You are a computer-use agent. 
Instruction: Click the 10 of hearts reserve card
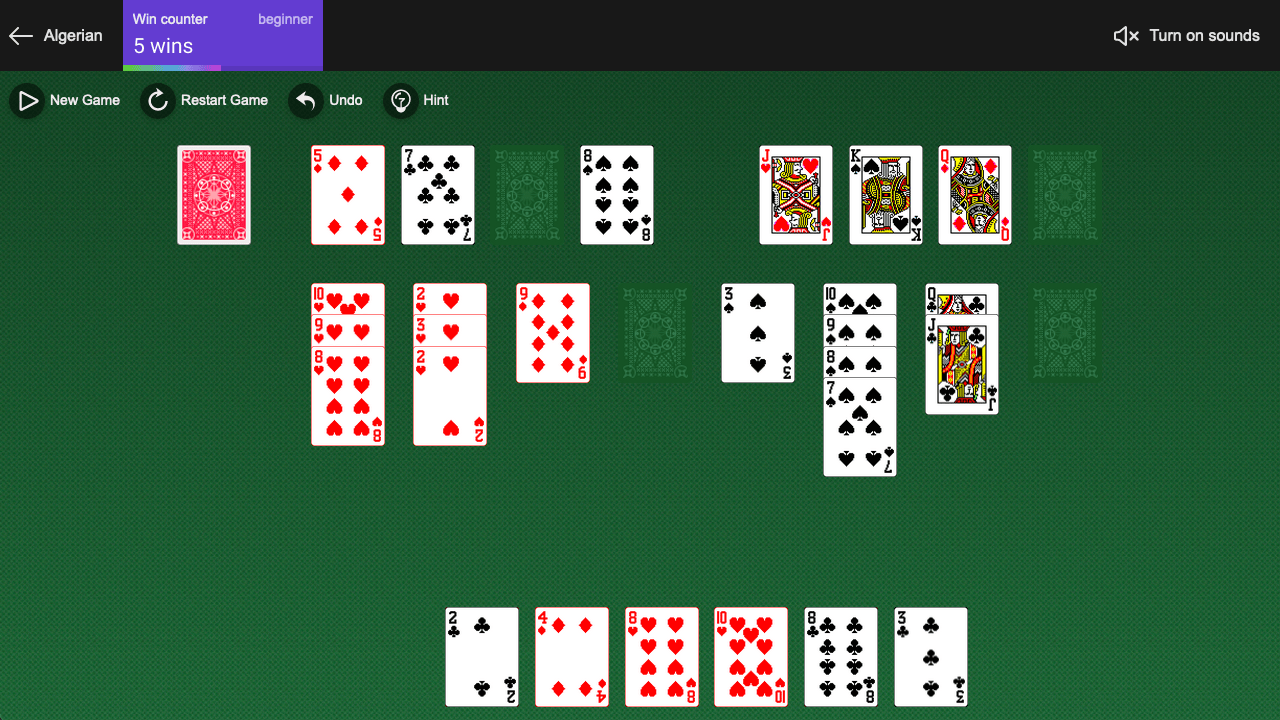click(x=751, y=657)
